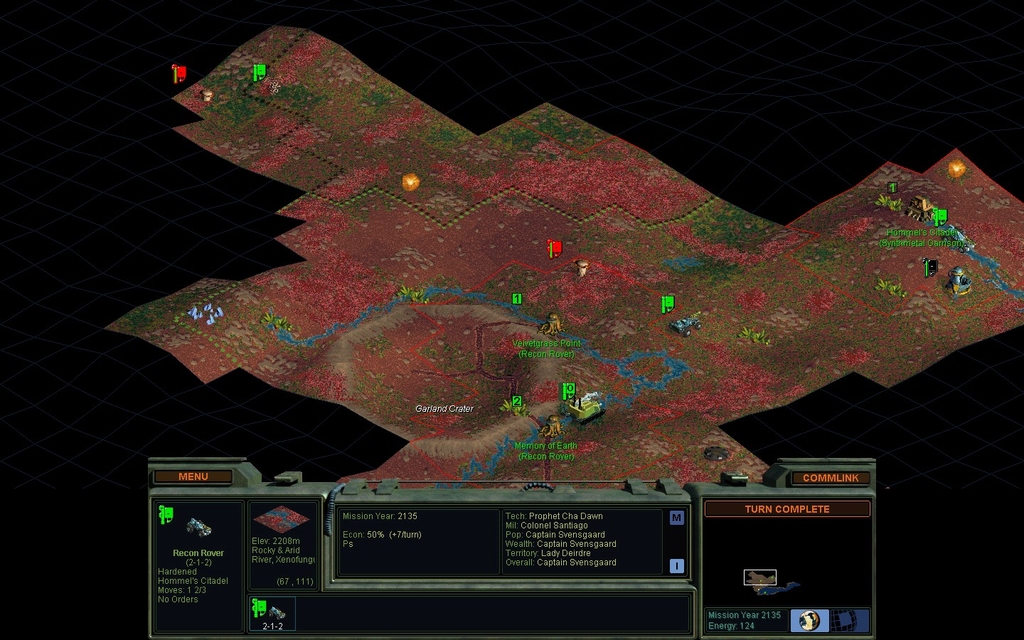Open the Memory of Earth base
Screen dimensions: 1024x640
coord(548,425)
